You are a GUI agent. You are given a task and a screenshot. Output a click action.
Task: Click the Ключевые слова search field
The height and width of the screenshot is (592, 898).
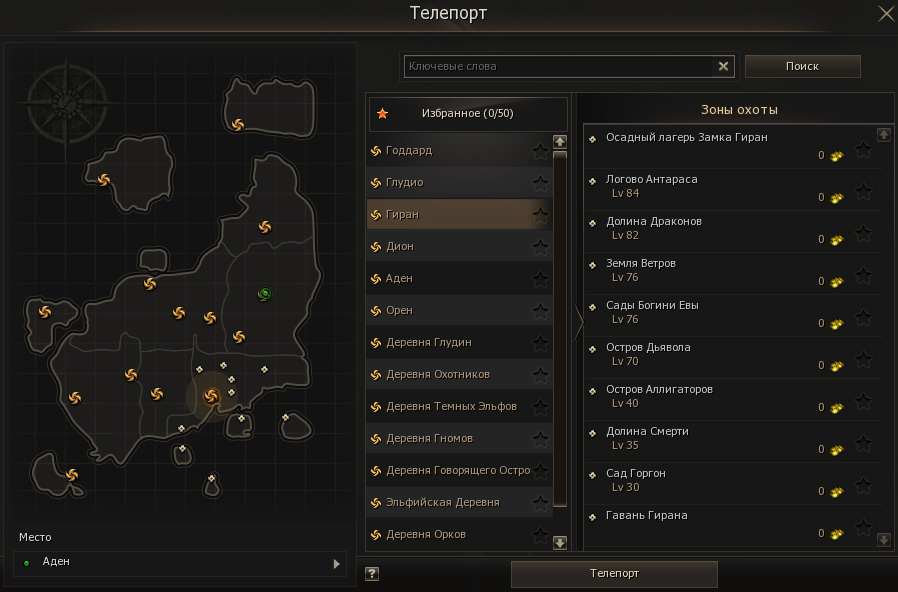pos(558,66)
